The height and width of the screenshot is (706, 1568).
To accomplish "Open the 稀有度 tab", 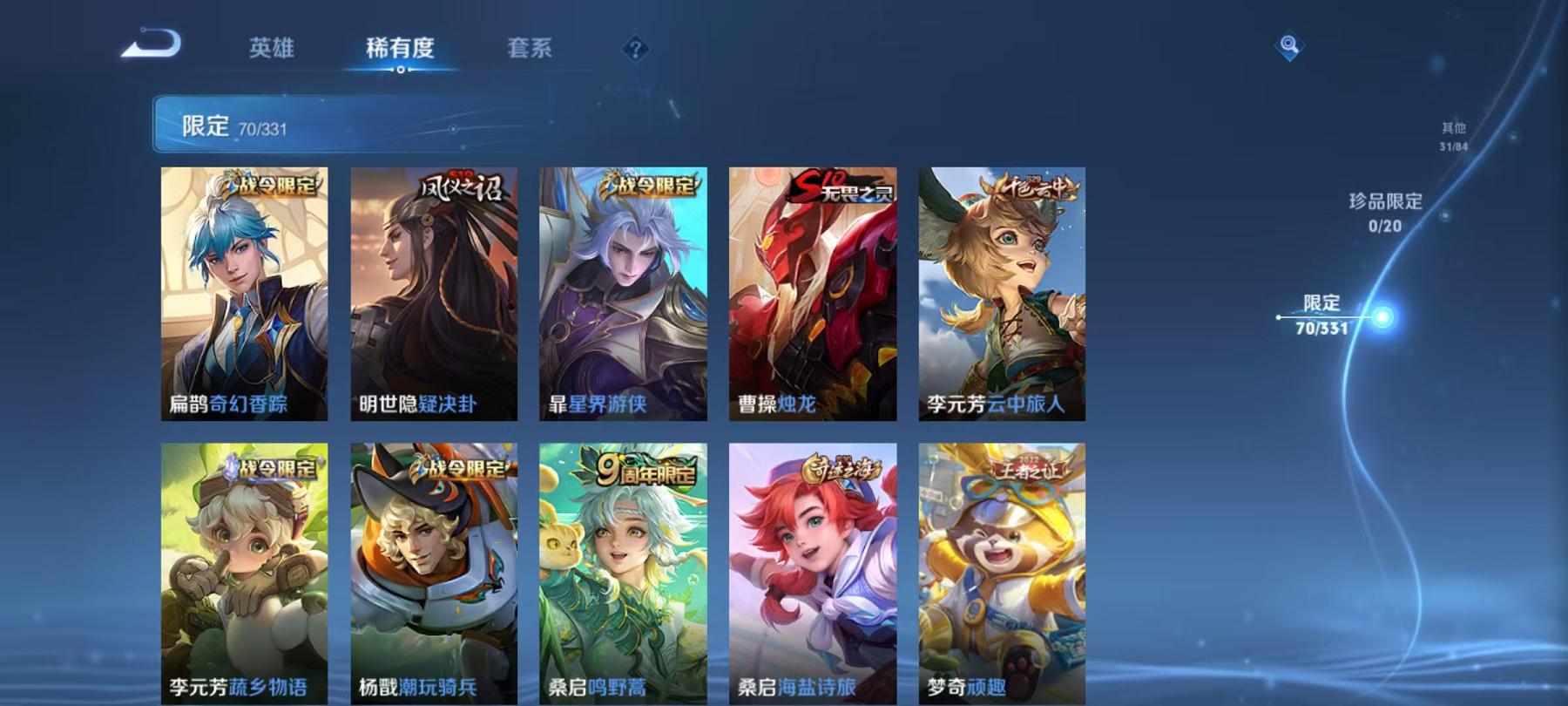I will [400, 50].
